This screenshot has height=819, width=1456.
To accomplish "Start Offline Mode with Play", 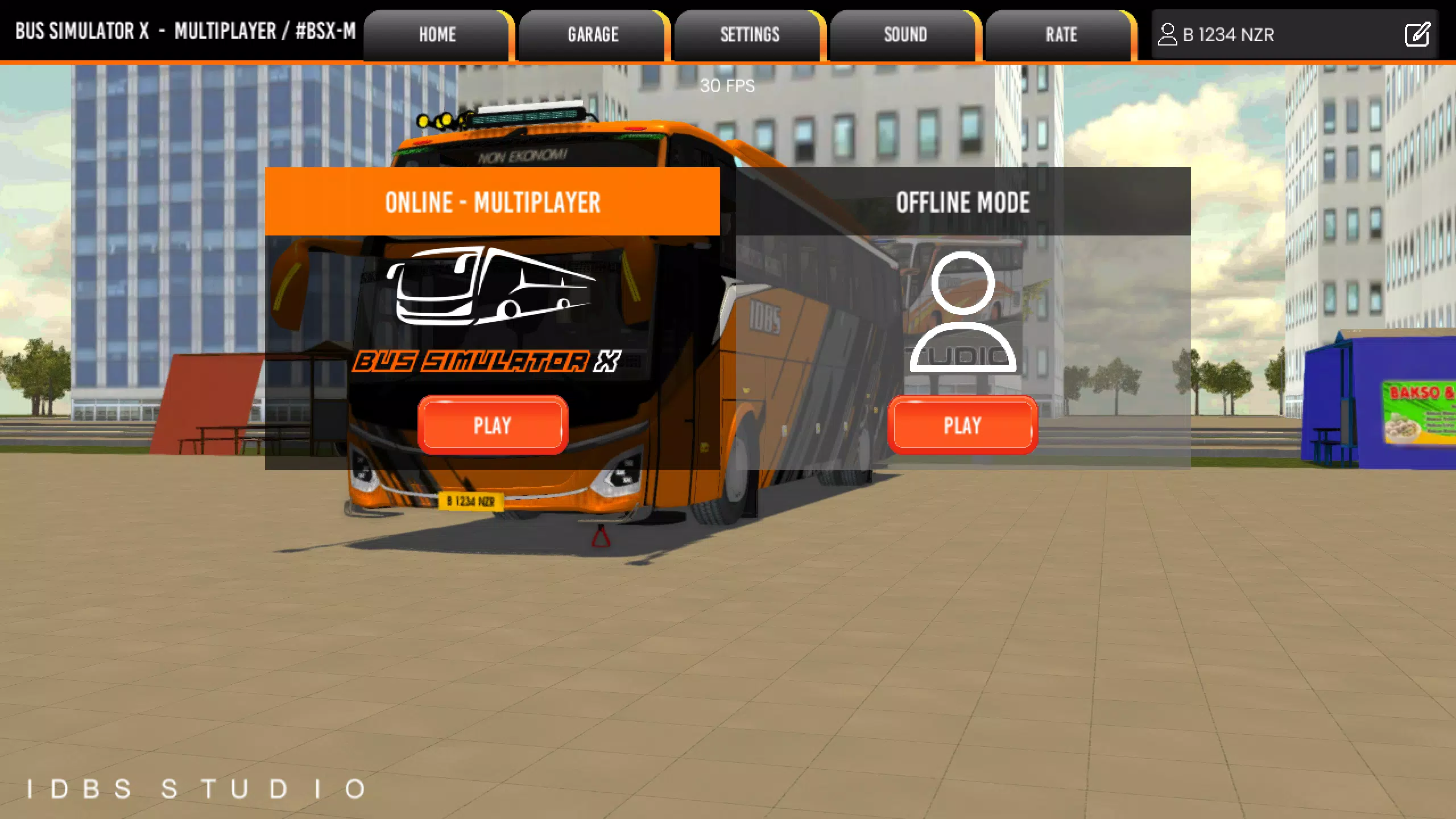I will tap(962, 425).
